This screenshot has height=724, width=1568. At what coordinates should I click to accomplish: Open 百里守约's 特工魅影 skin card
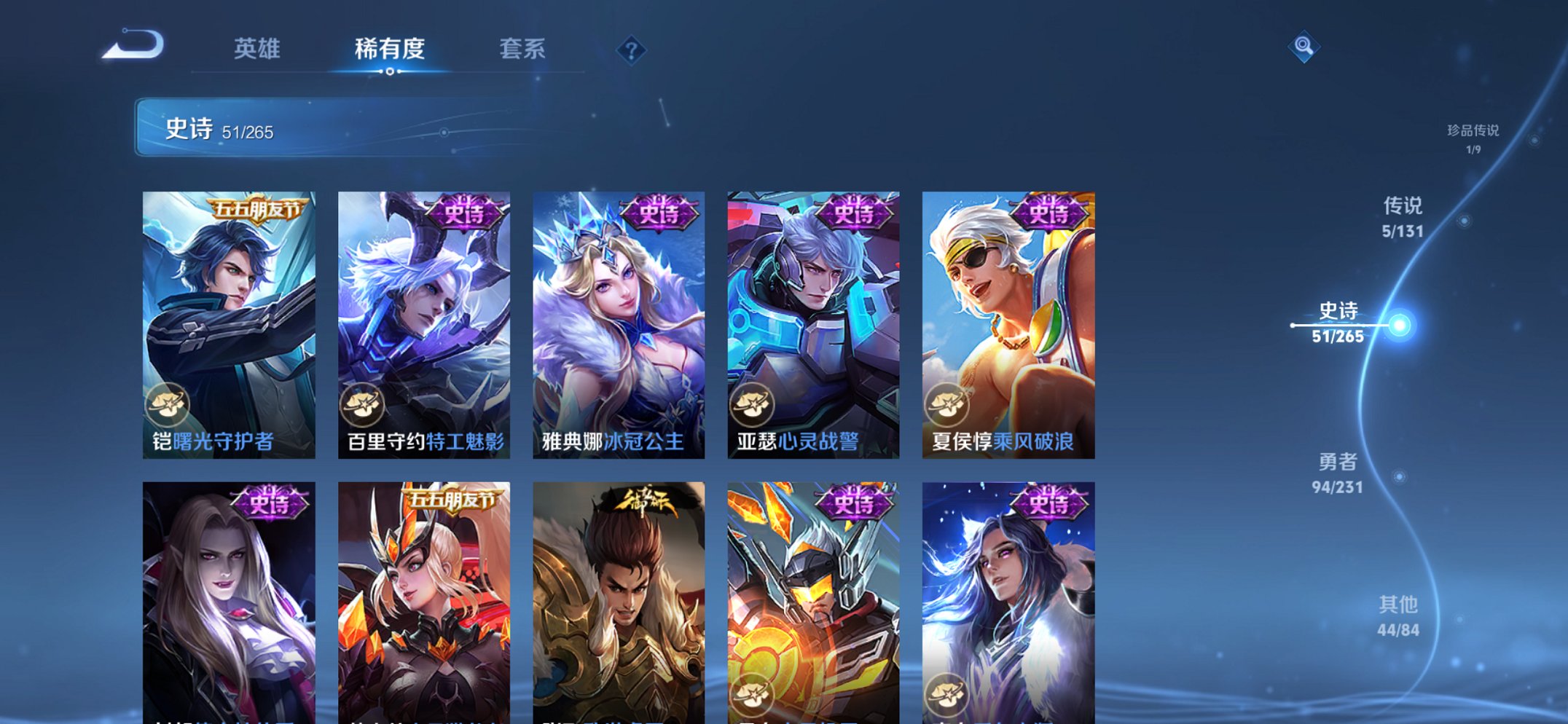point(425,320)
